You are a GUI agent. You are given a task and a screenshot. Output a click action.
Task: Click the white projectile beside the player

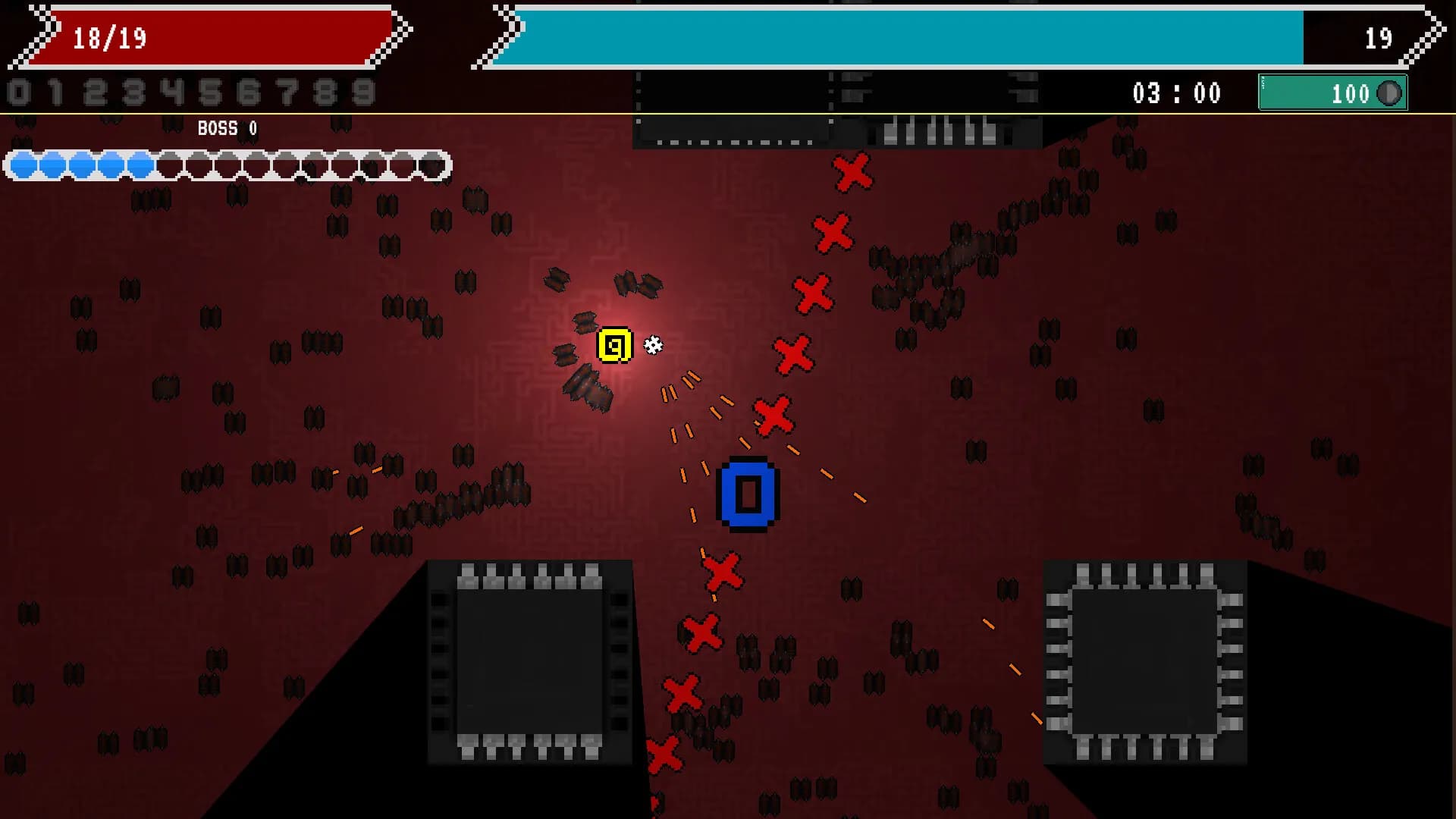[652, 345]
